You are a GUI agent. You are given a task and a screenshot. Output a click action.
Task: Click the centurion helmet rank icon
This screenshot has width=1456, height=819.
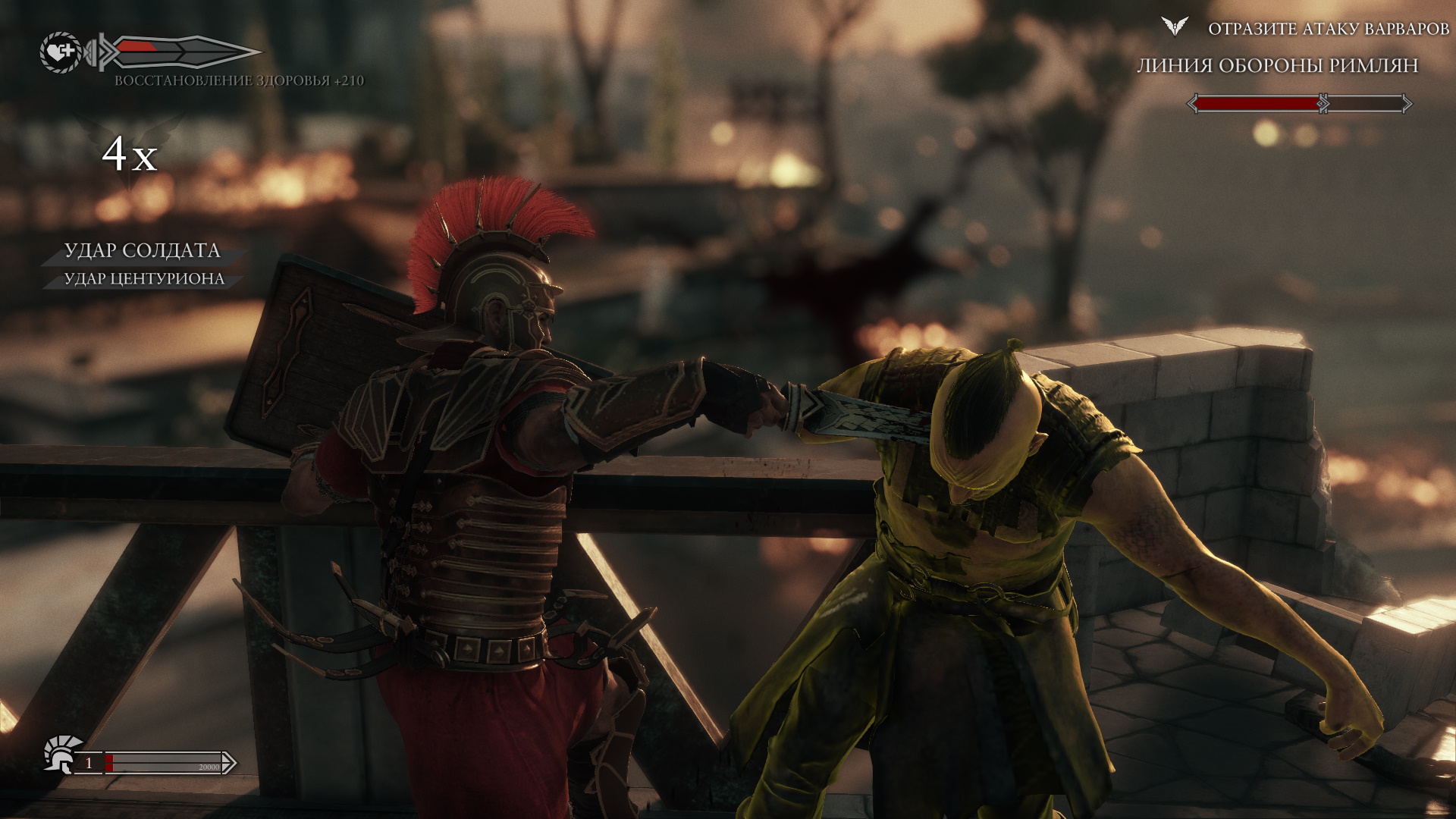click(61, 753)
